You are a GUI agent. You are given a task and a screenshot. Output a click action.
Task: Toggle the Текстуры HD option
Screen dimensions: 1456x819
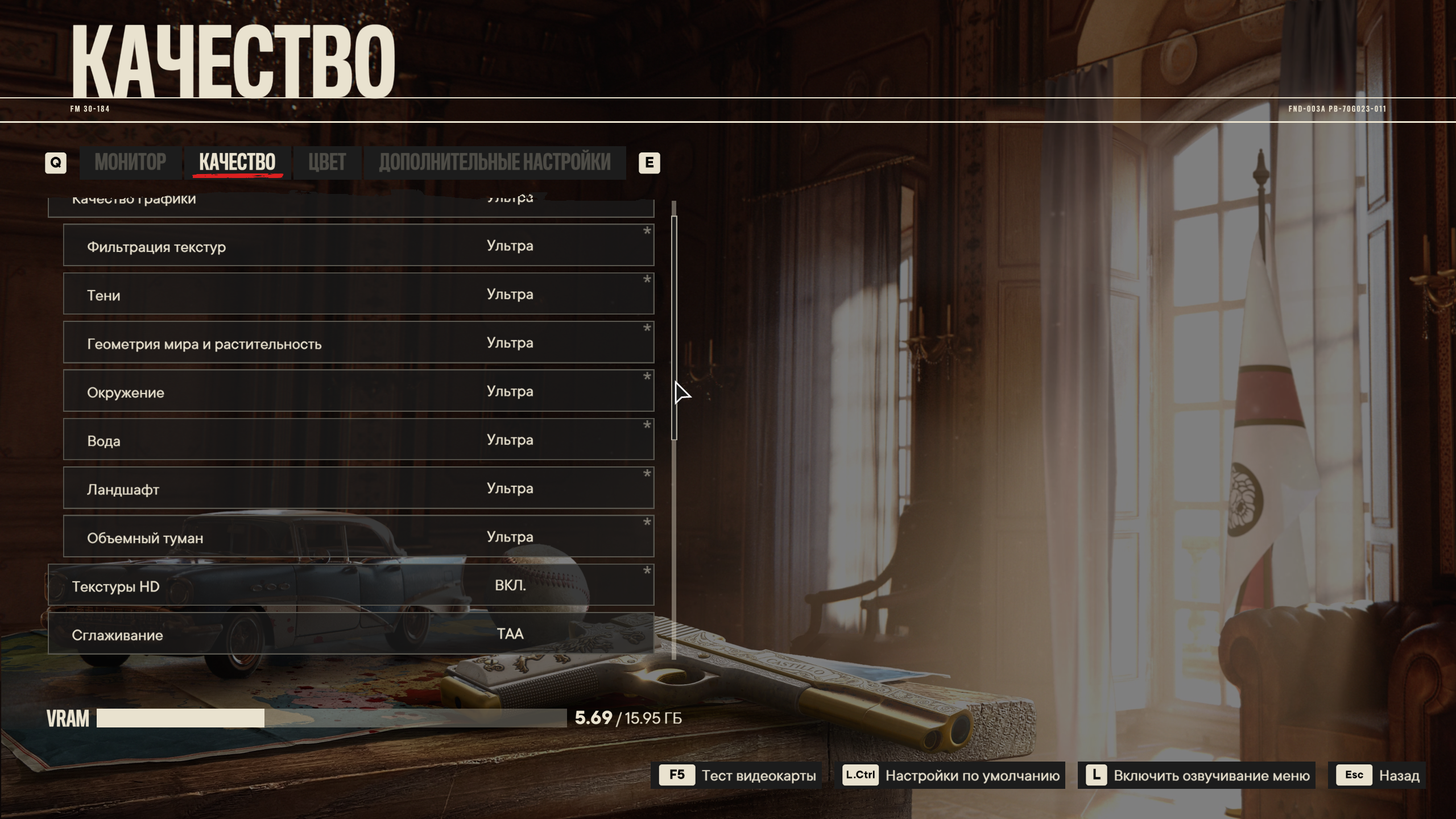[x=351, y=585]
